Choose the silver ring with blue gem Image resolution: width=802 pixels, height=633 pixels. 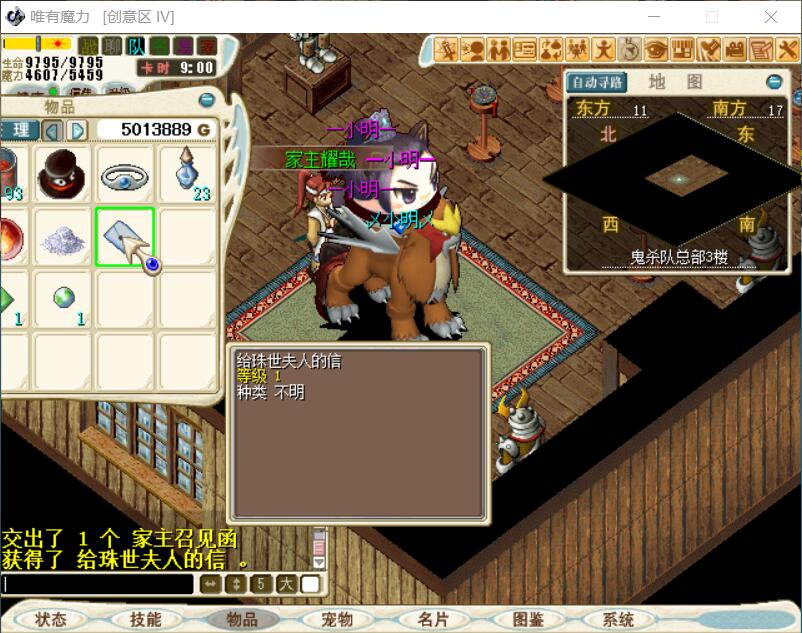124,175
